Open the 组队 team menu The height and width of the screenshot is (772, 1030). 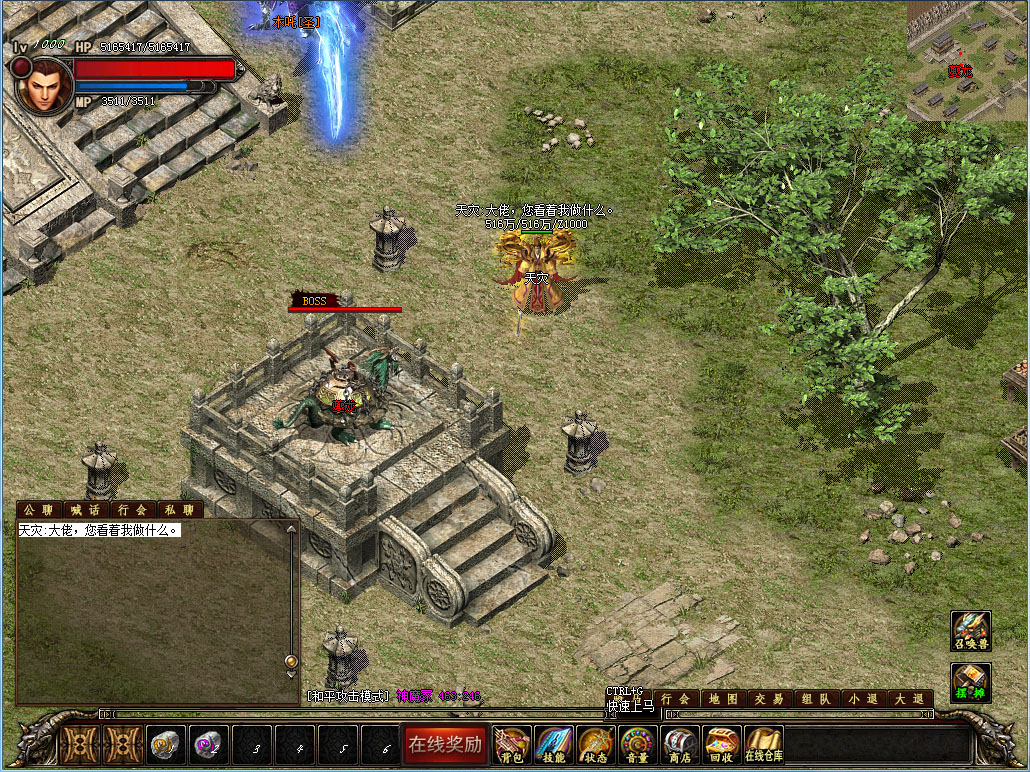(817, 699)
